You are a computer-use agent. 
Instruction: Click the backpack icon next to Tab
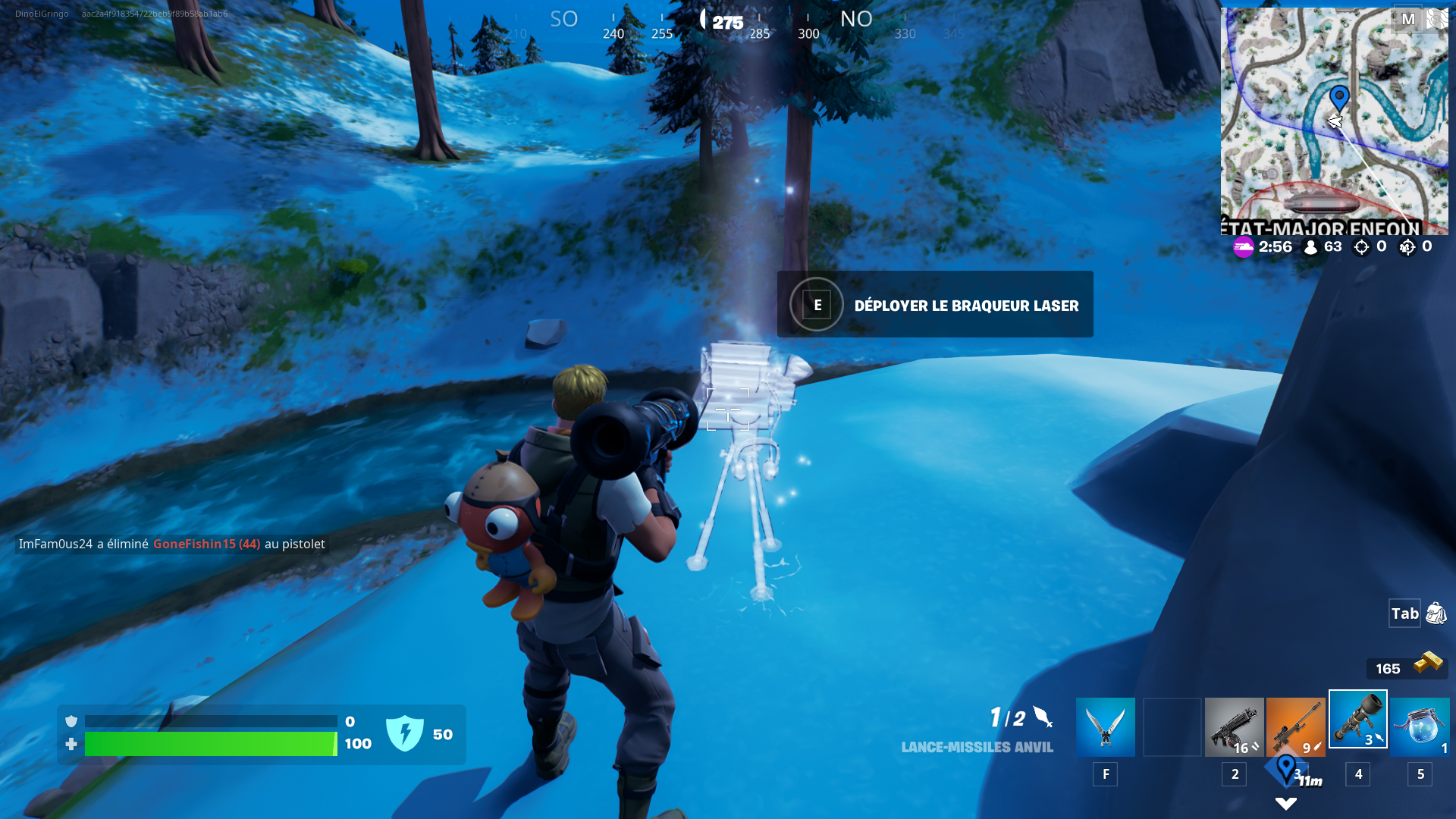[1436, 614]
